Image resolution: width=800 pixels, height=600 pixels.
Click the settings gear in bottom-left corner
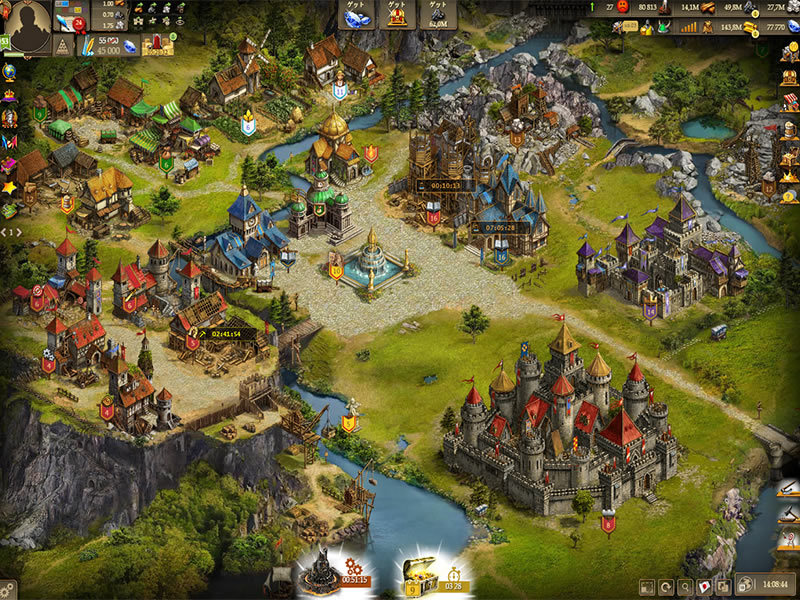(7, 590)
